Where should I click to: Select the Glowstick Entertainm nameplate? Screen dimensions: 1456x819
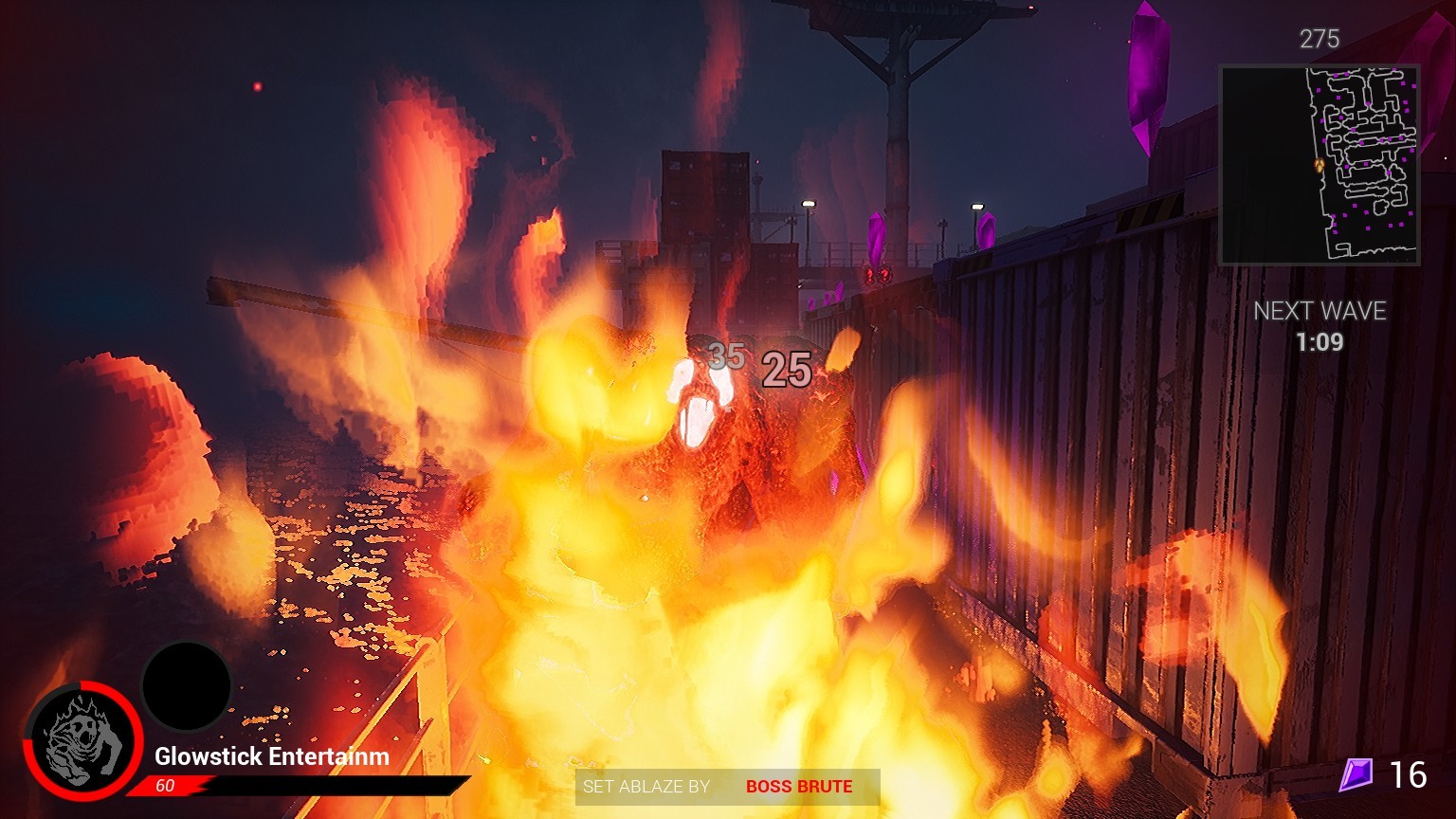click(x=271, y=757)
